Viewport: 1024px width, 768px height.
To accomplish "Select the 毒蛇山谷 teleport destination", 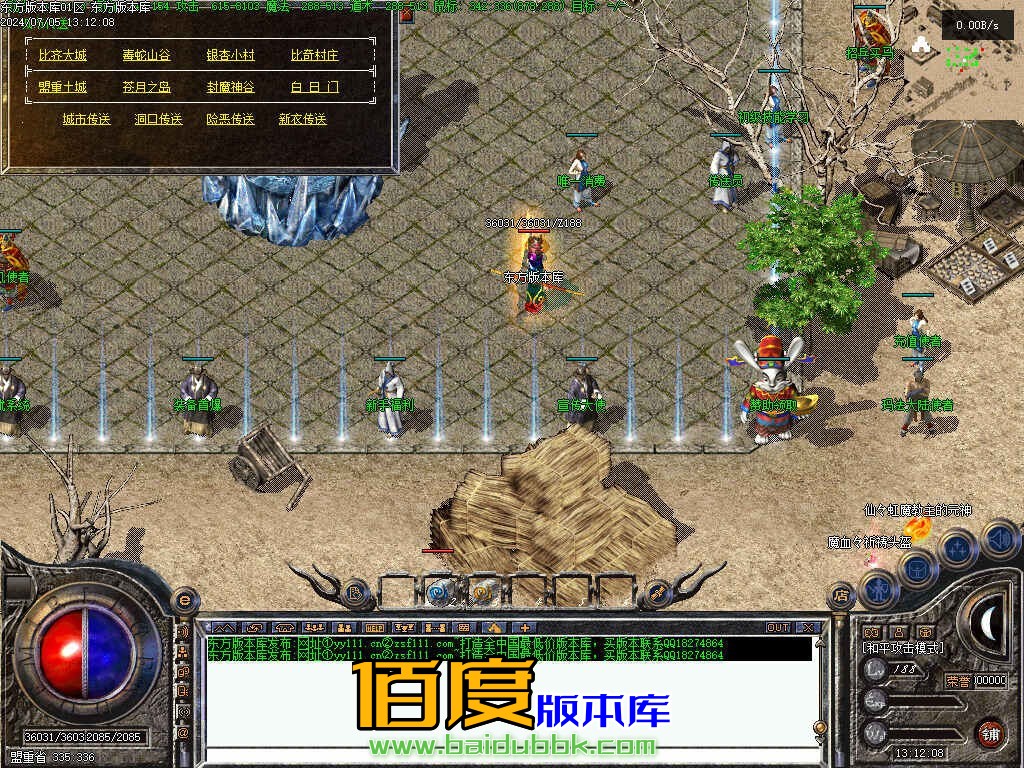I will [x=146, y=56].
